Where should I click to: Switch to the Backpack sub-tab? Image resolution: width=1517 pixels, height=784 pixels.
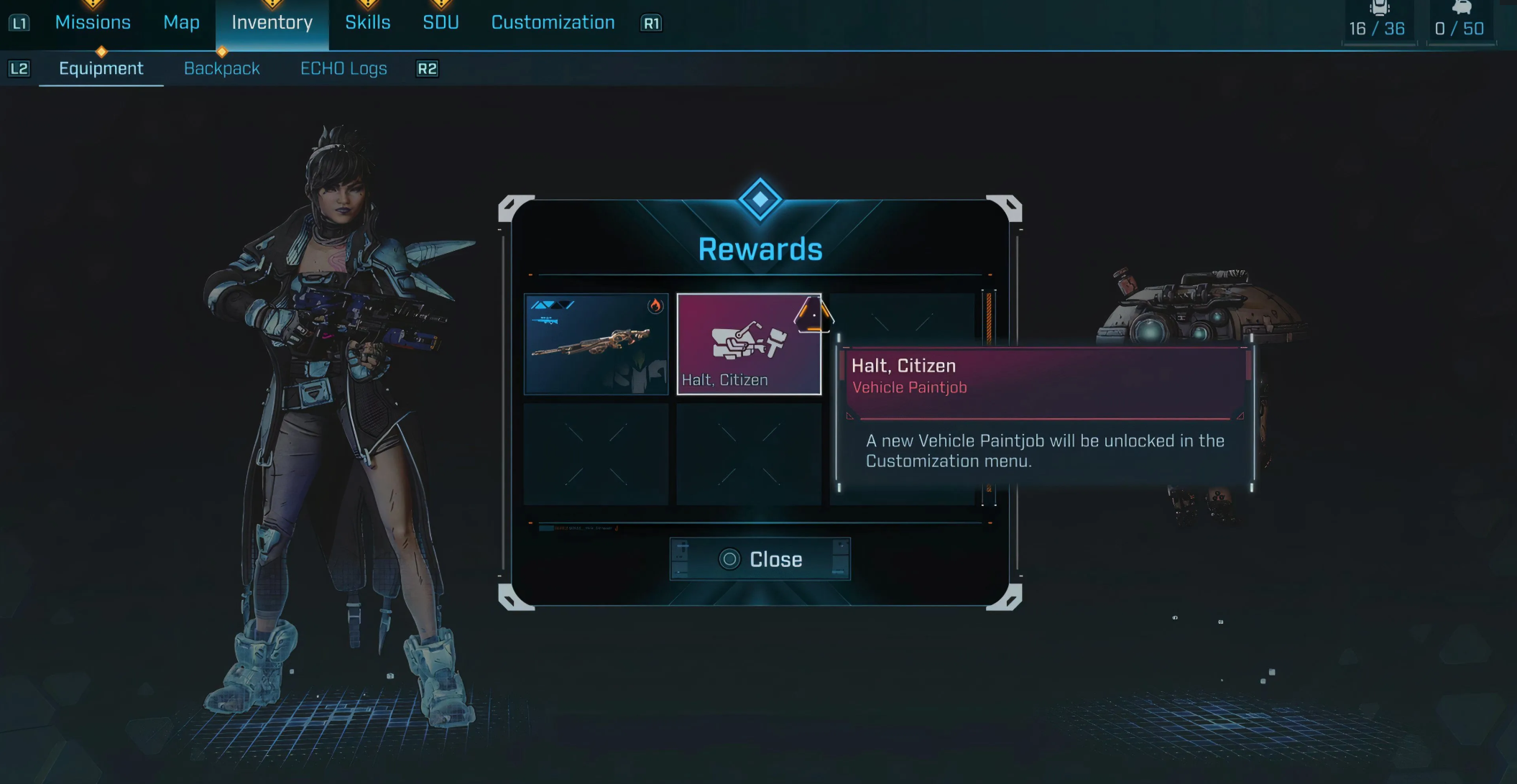222,68
